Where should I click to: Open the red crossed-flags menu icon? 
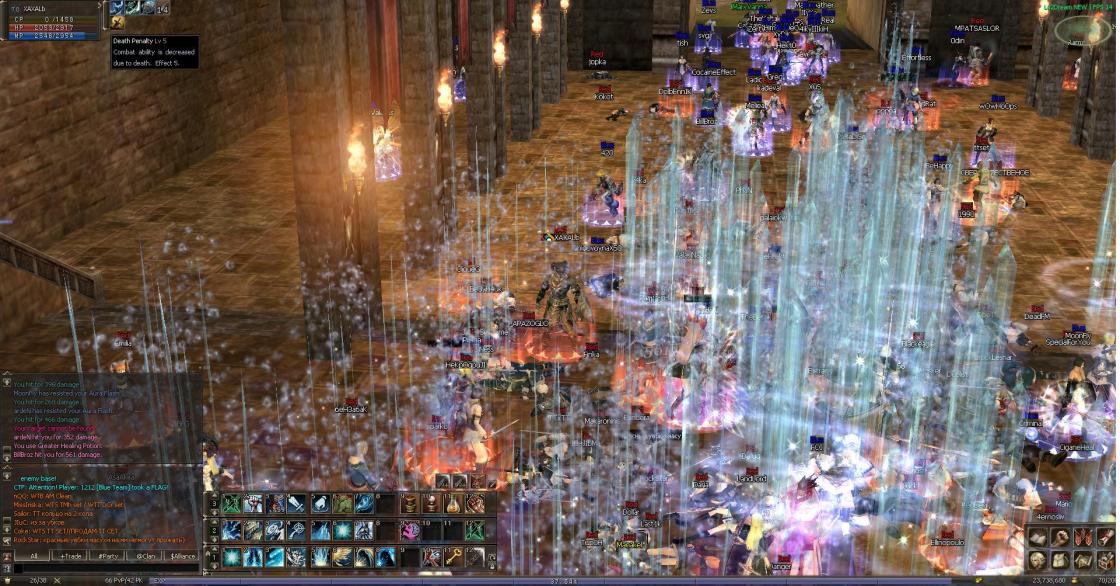1081,538
